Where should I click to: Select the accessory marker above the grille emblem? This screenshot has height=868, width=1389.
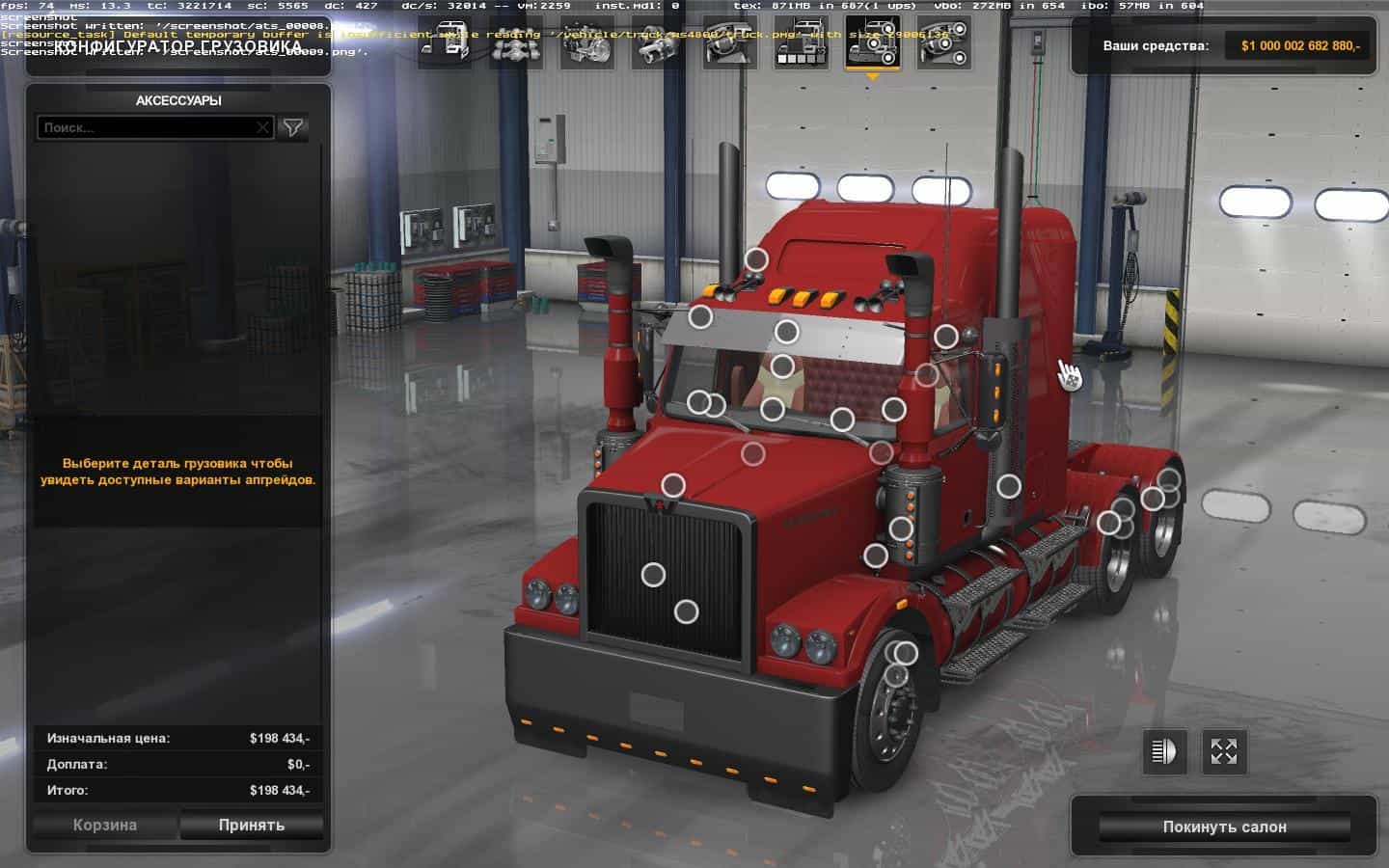pyautogui.click(x=673, y=485)
